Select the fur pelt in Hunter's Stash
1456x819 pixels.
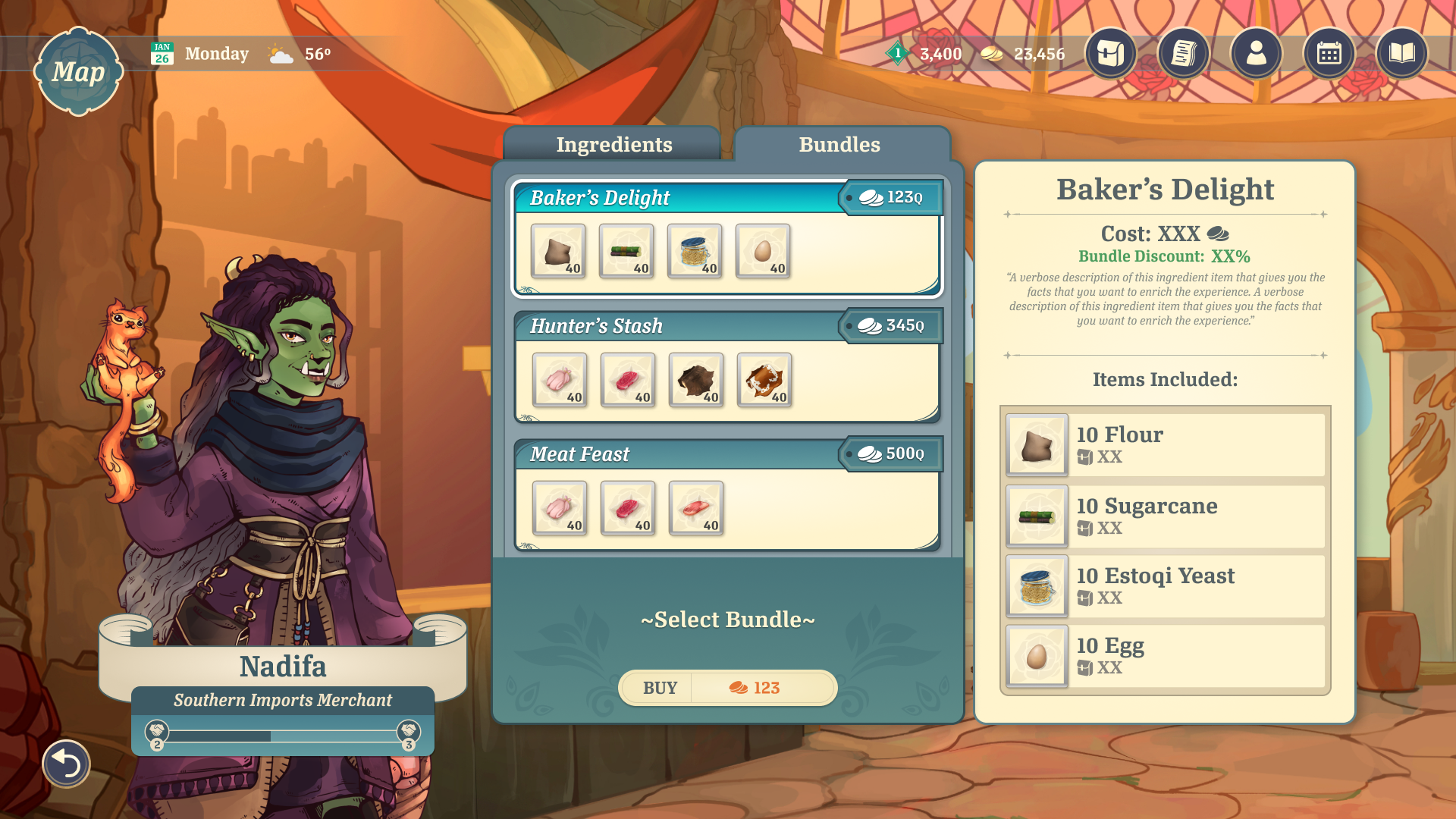click(x=696, y=380)
